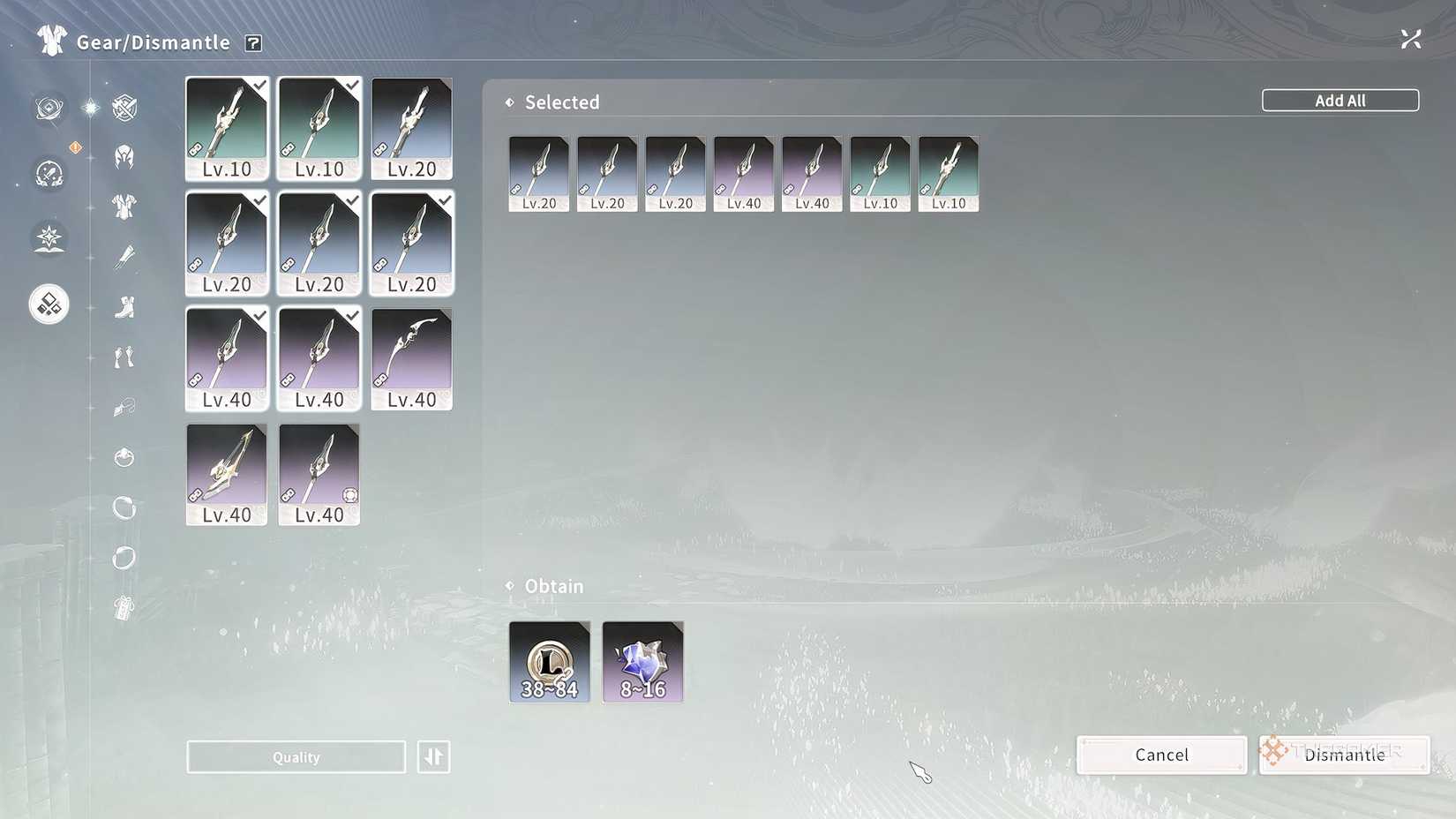The height and width of the screenshot is (819, 1456).
Task: Cancel the dismantle selection
Action: point(1161,755)
